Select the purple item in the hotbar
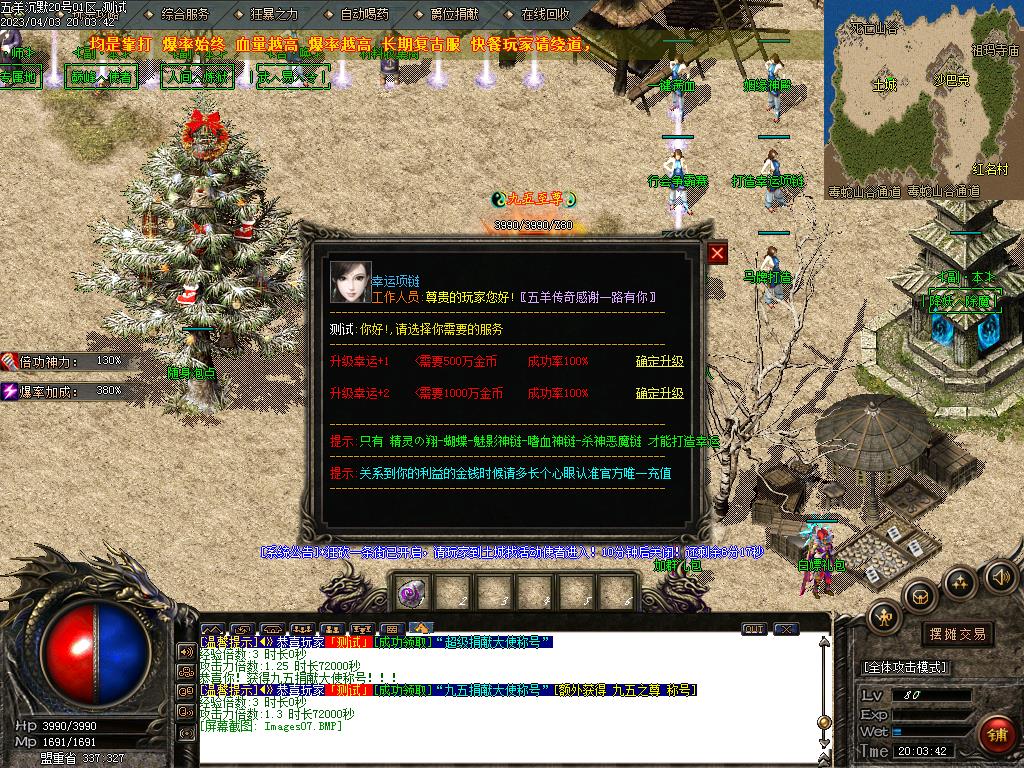This screenshot has height=768, width=1024. [411, 593]
